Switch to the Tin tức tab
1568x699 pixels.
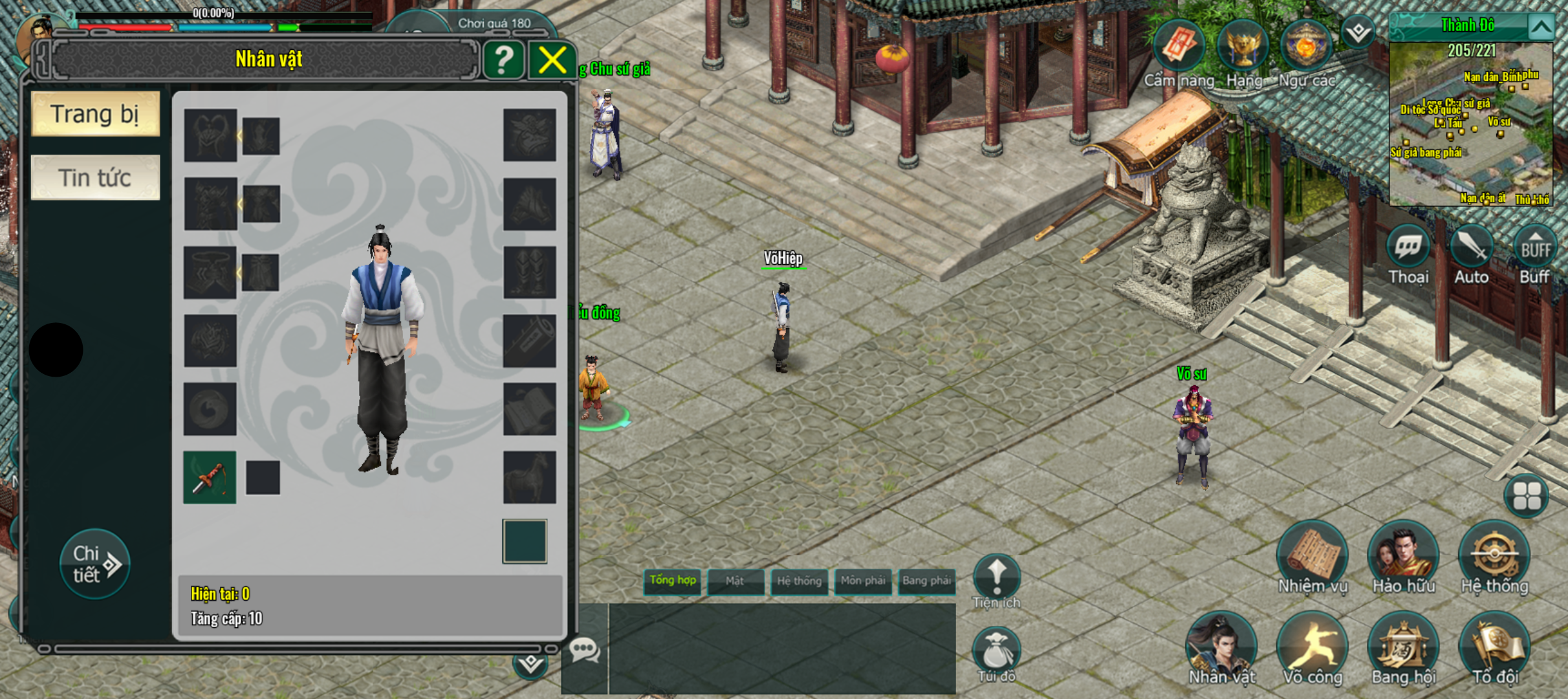pos(95,177)
